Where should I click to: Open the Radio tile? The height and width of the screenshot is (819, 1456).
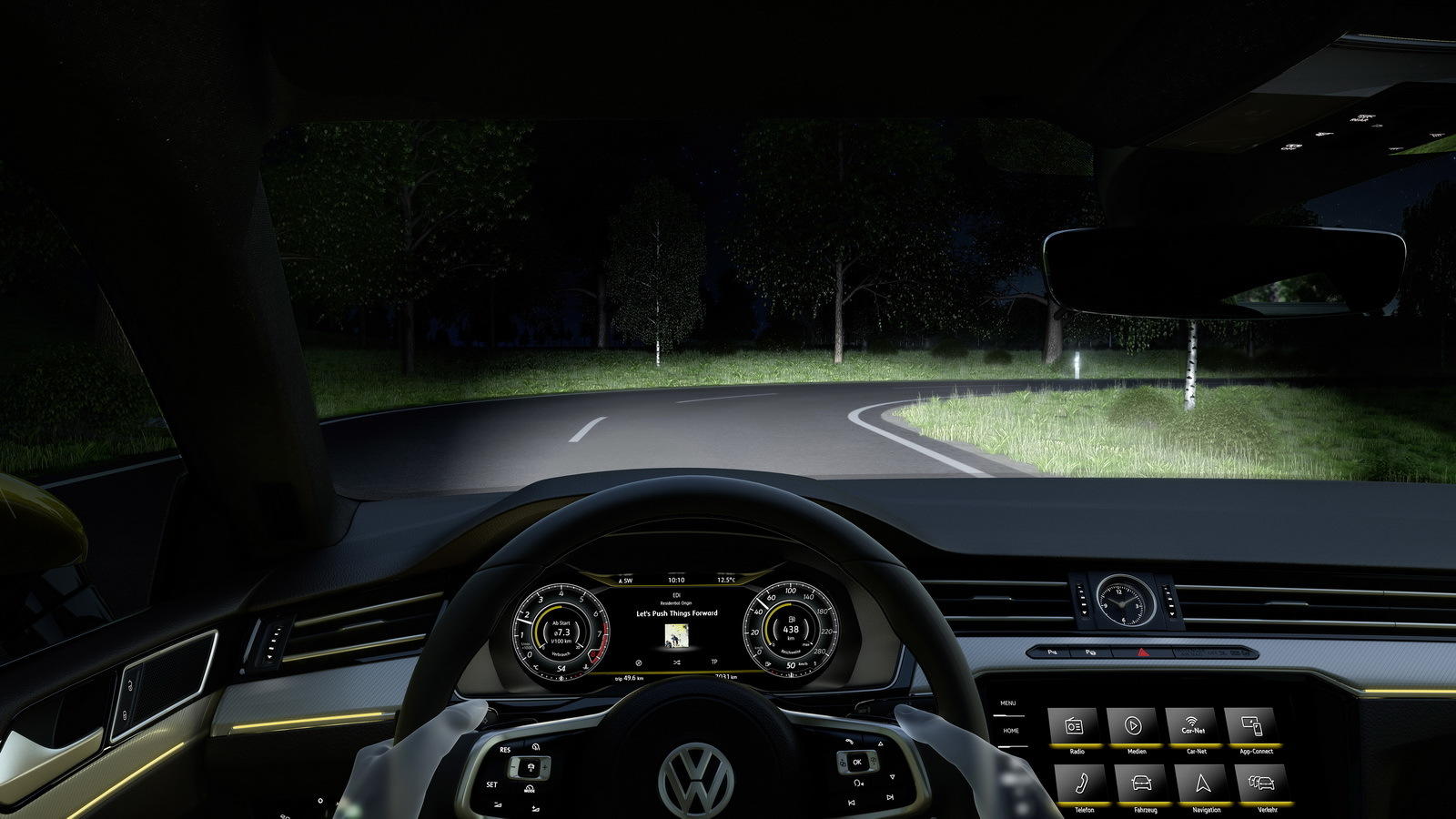tap(1075, 726)
